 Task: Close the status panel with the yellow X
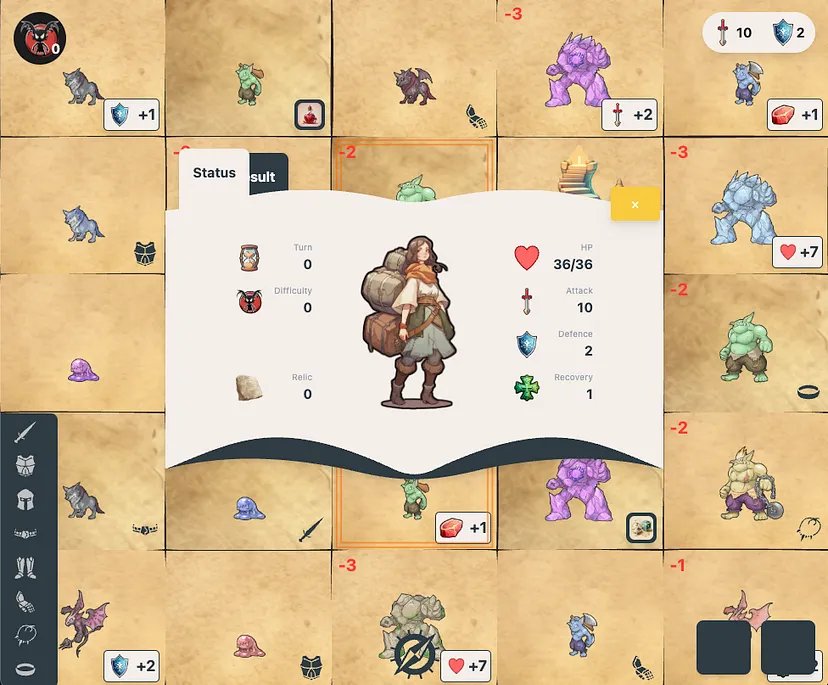tap(635, 205)
